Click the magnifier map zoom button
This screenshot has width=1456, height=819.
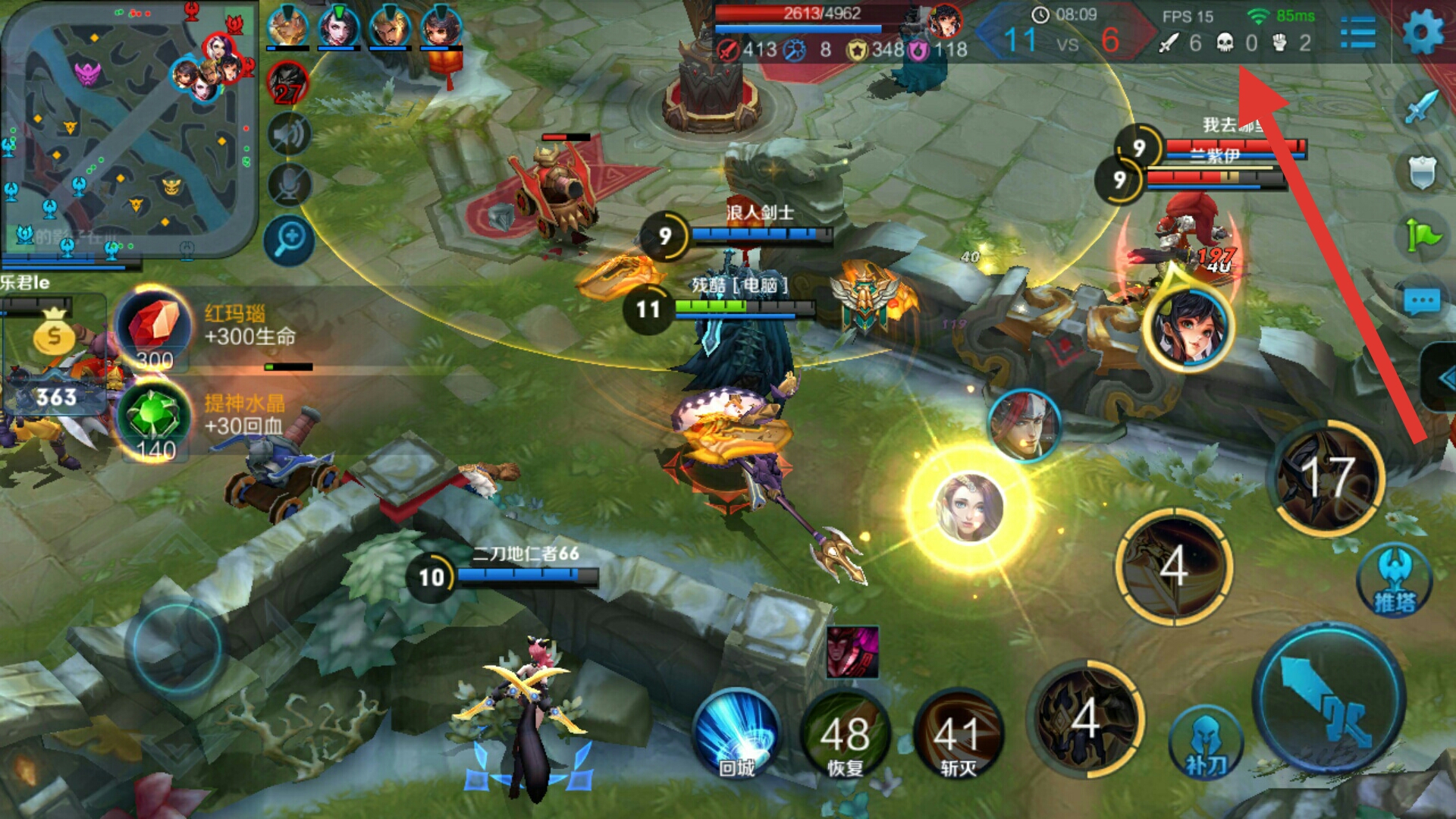(289, 240)
